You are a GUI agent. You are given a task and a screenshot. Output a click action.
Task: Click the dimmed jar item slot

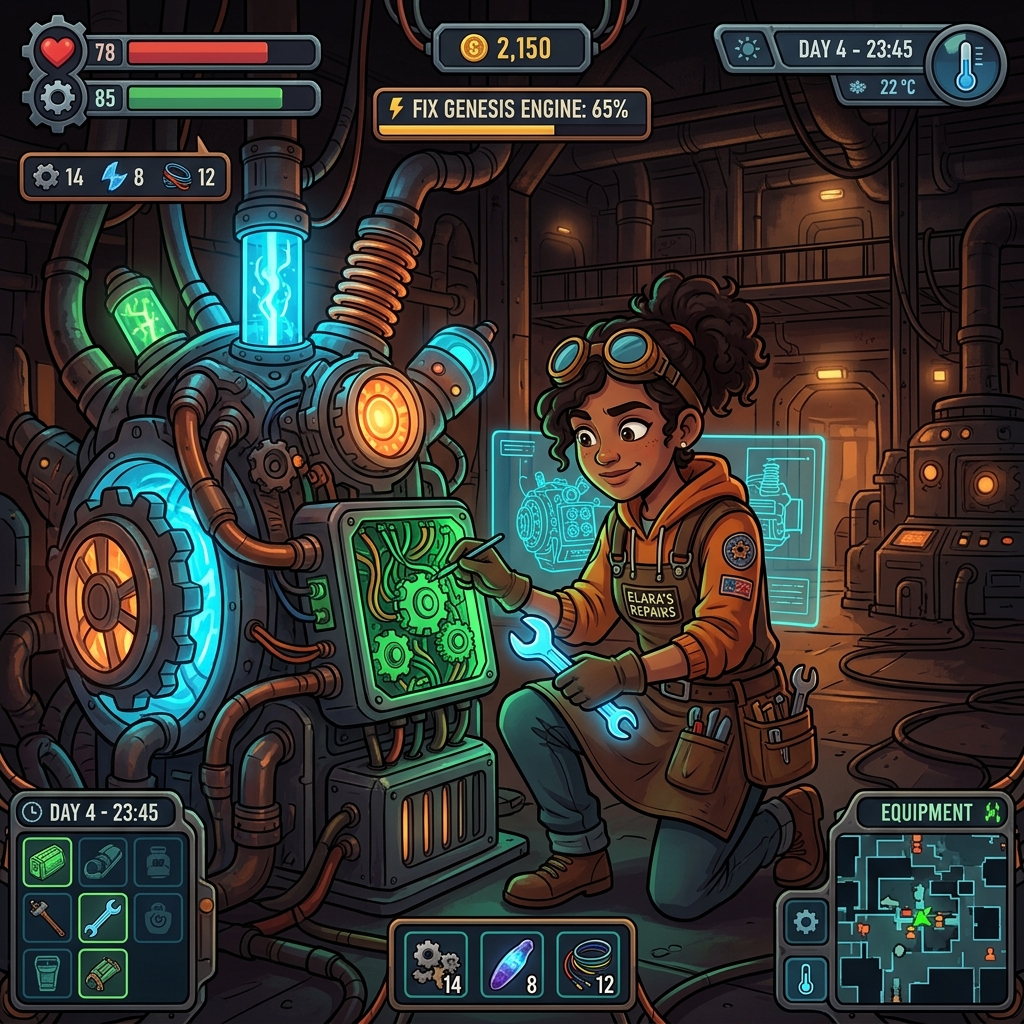click(x=158, y=863)
